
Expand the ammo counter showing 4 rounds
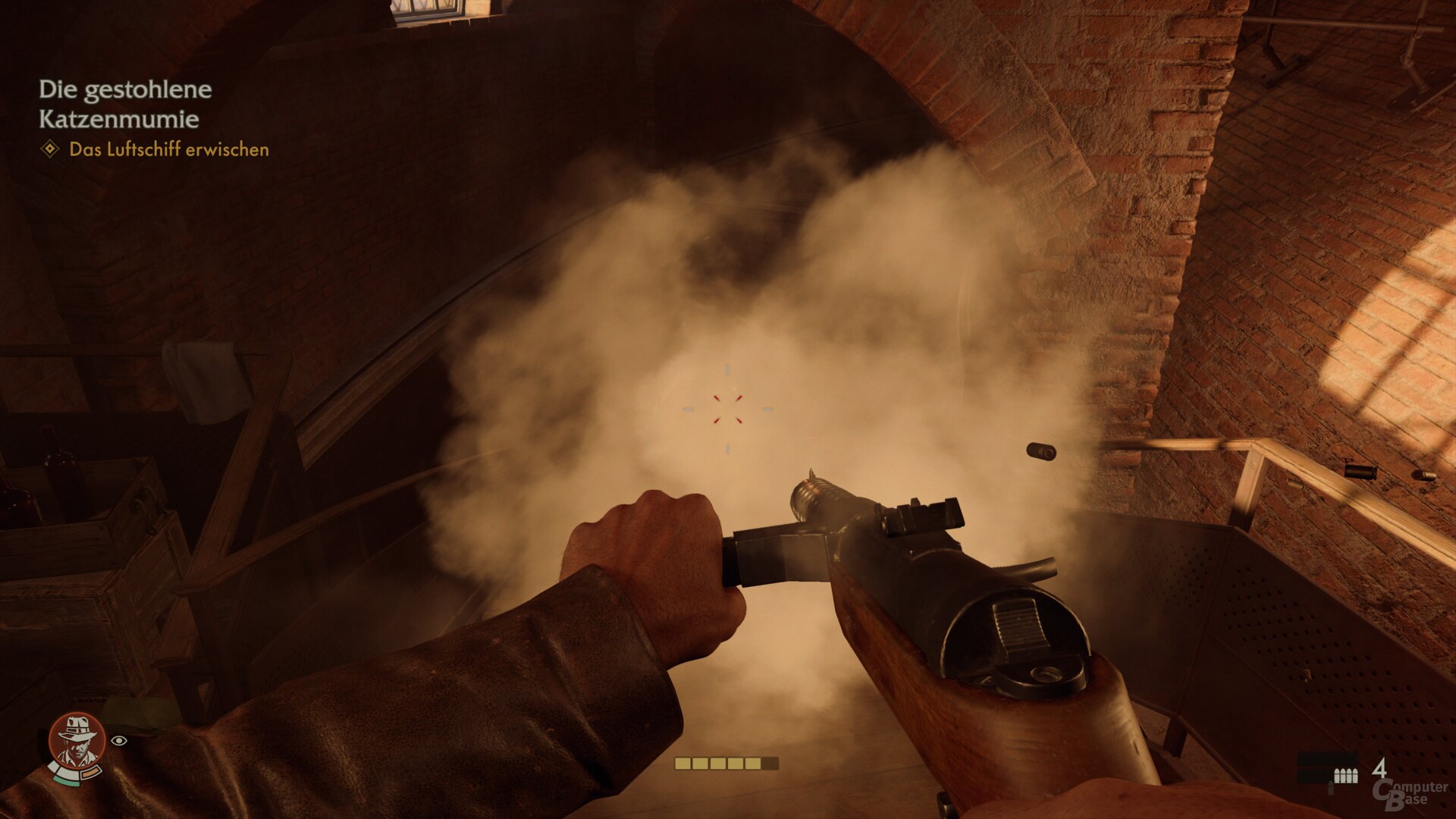point(1365,773)
